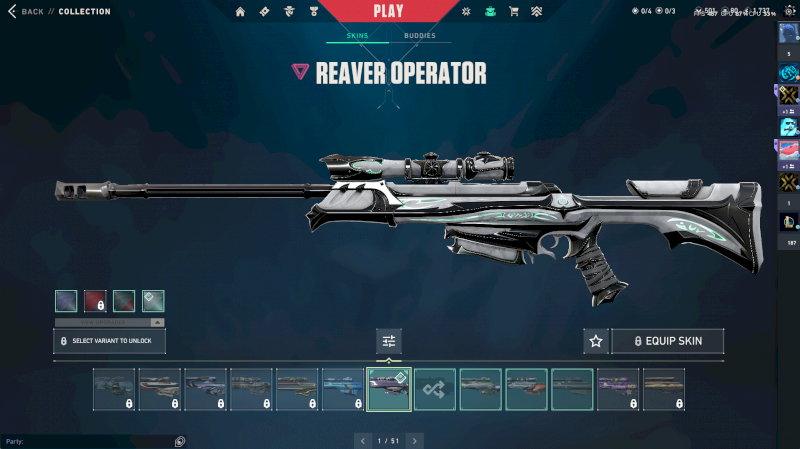Click the big red PLAY button
The image size is (800, 449).
(x=388, y=12)
